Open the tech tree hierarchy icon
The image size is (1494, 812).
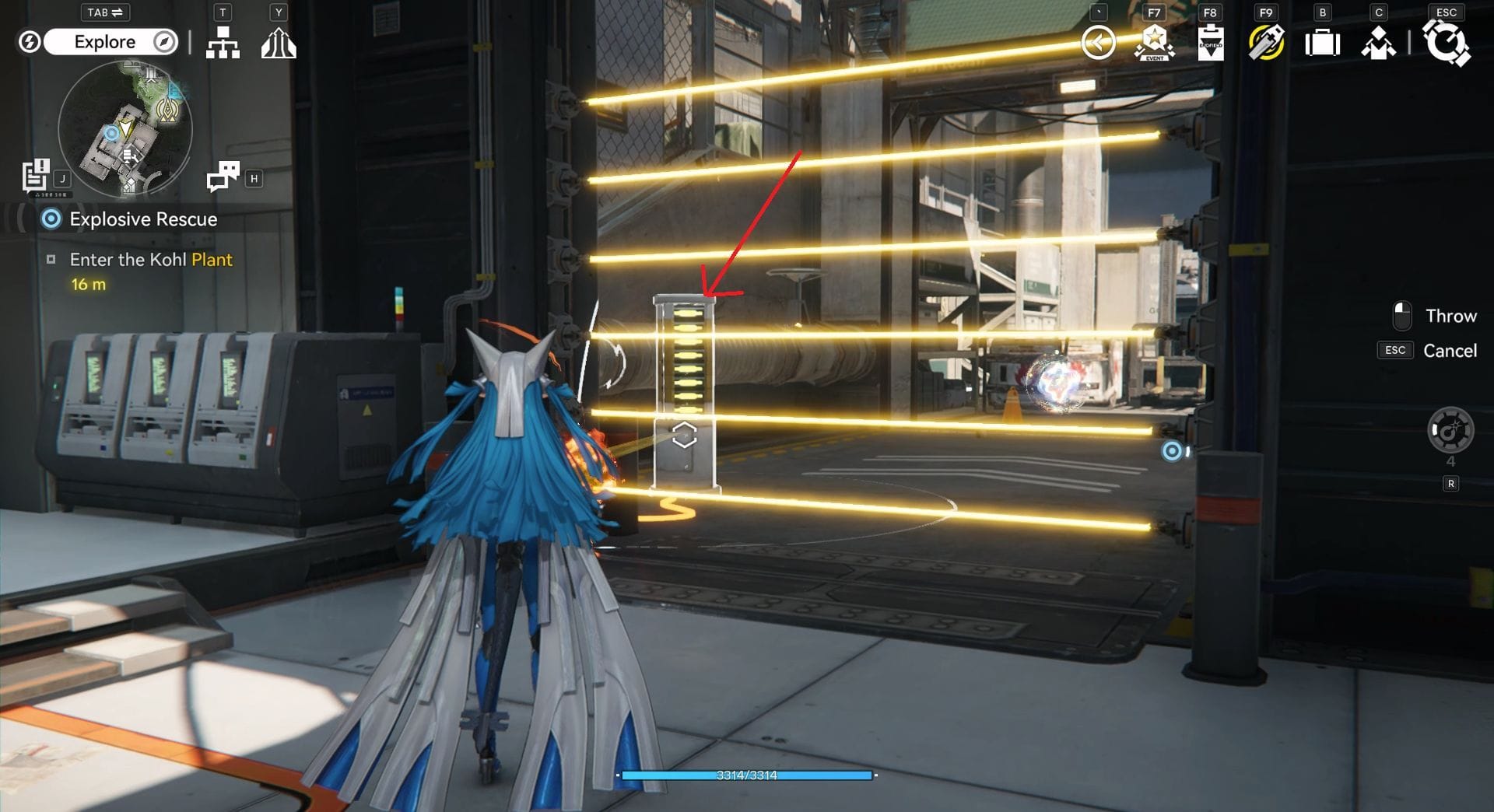coord(223,43)
